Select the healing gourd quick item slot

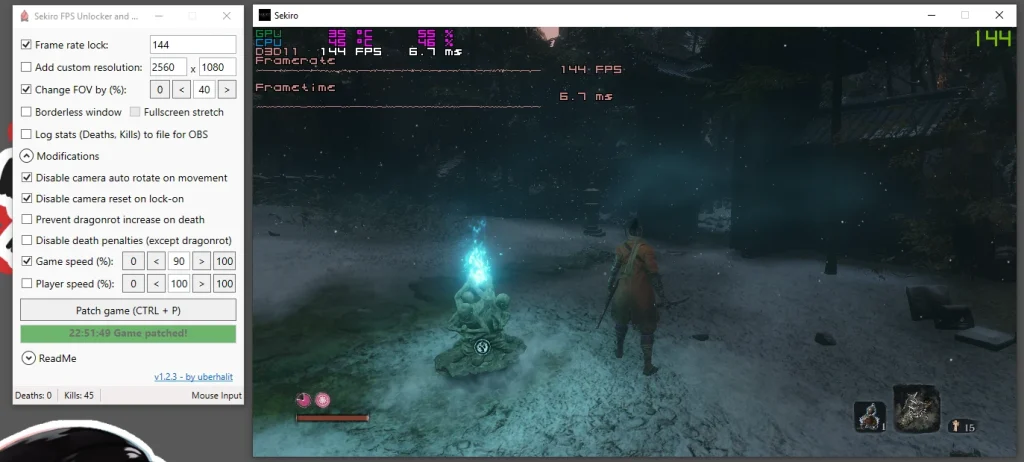point(869,416)
